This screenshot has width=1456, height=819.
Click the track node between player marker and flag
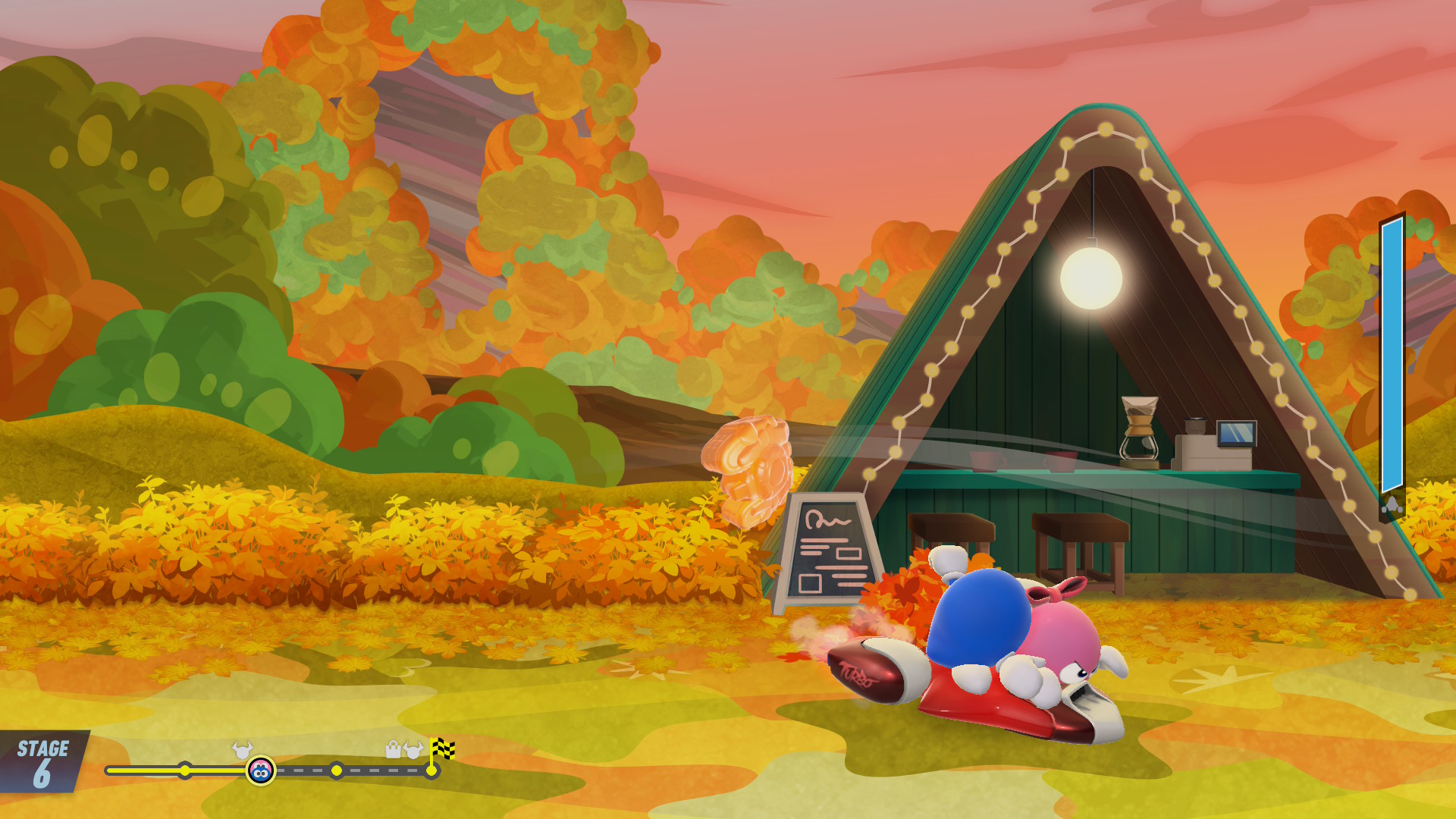pos(337,771)
